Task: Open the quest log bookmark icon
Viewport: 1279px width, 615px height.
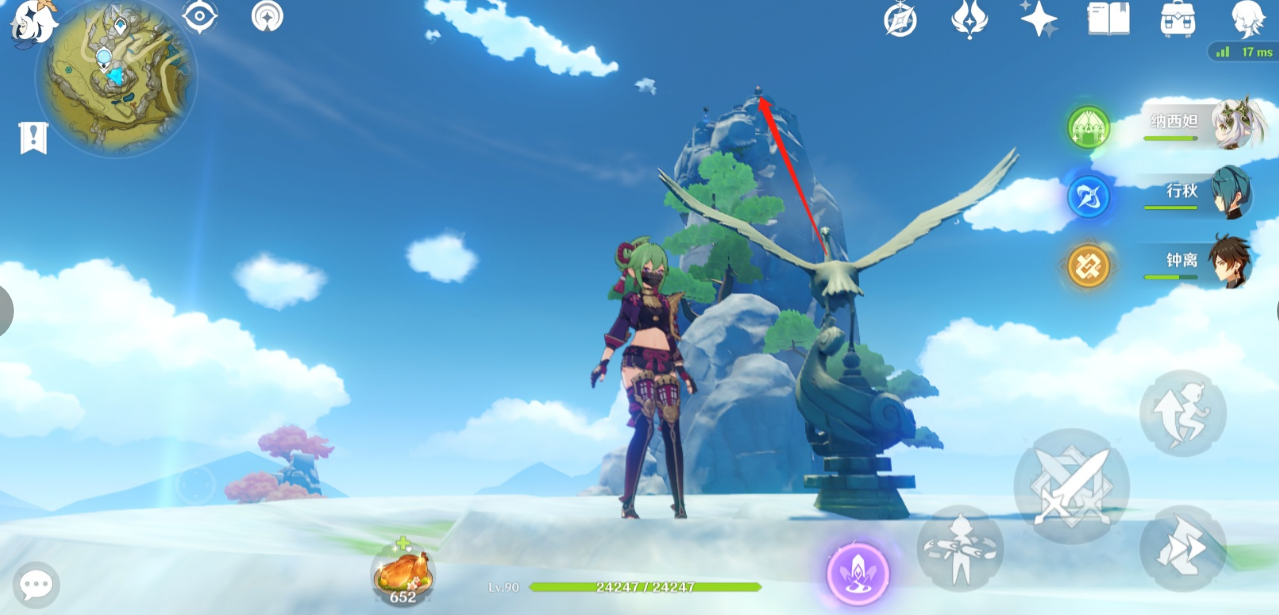Action: point(33,138)
